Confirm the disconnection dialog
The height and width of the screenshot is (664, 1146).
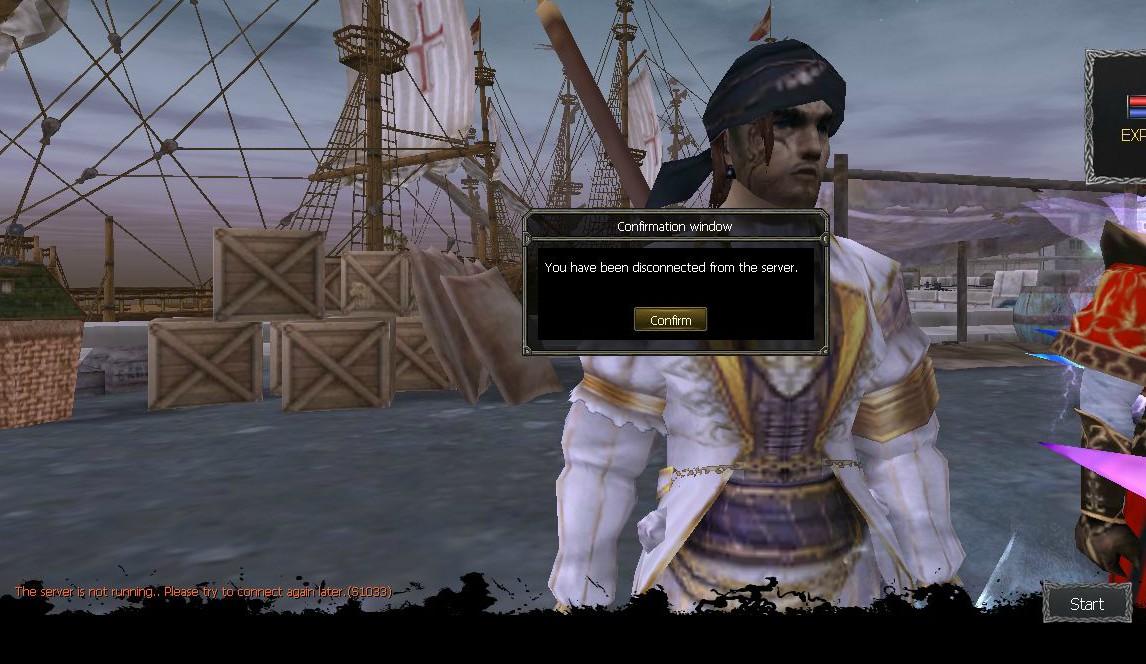pyautogui.click(x=670, y=320)
